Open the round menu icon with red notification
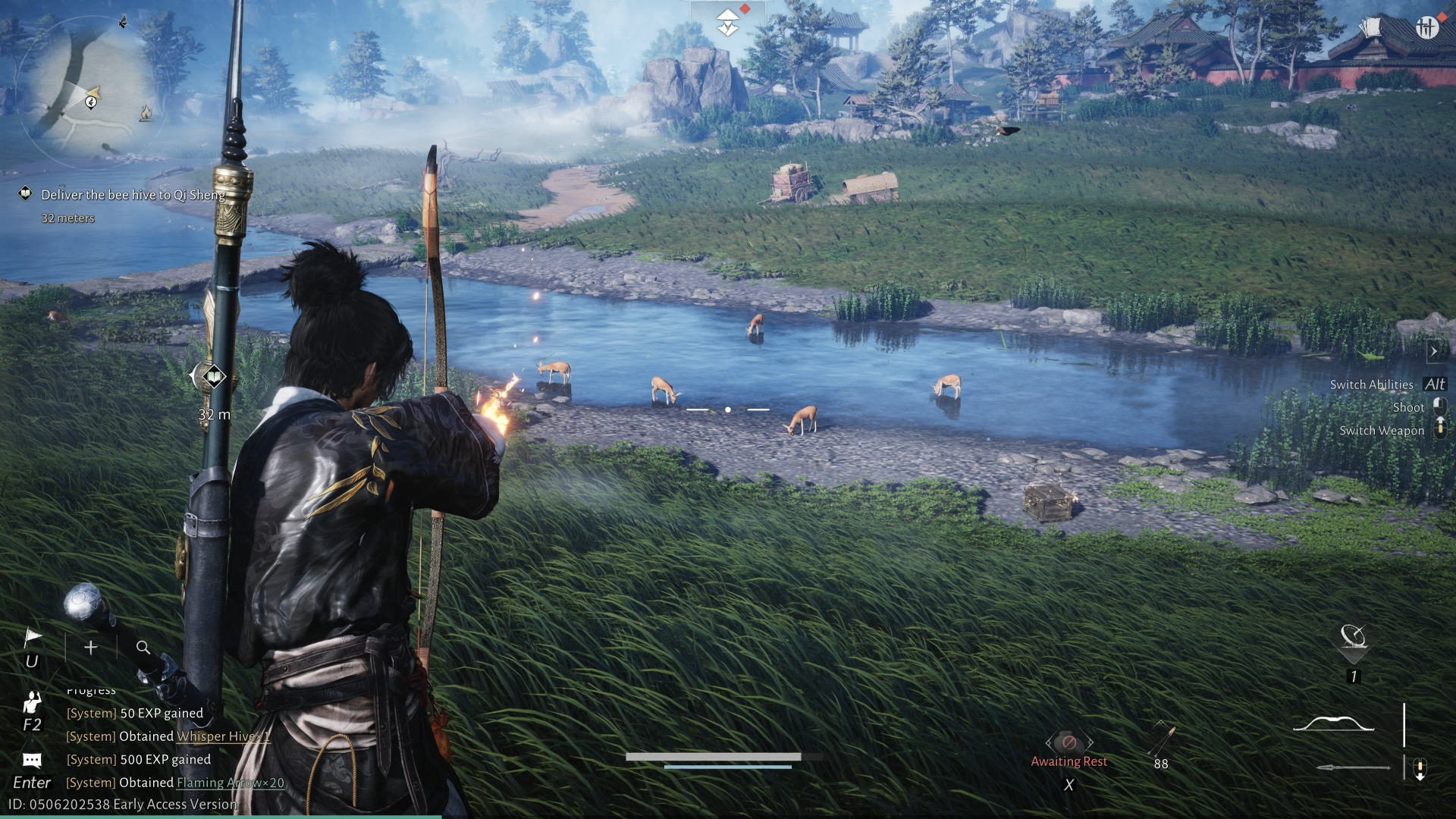 [1426, 28]
